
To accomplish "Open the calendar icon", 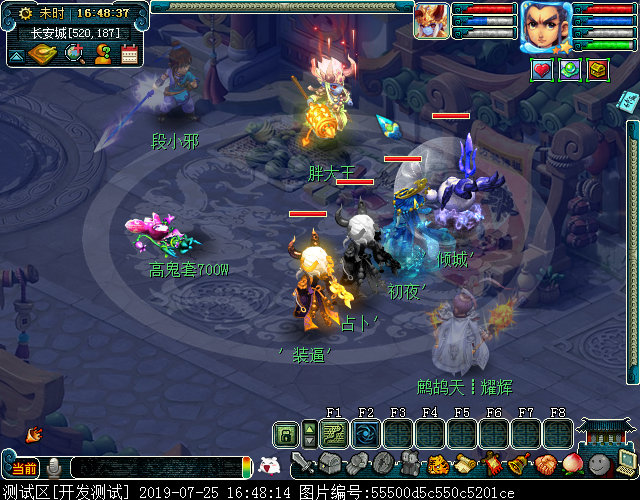I will point(129,53).
